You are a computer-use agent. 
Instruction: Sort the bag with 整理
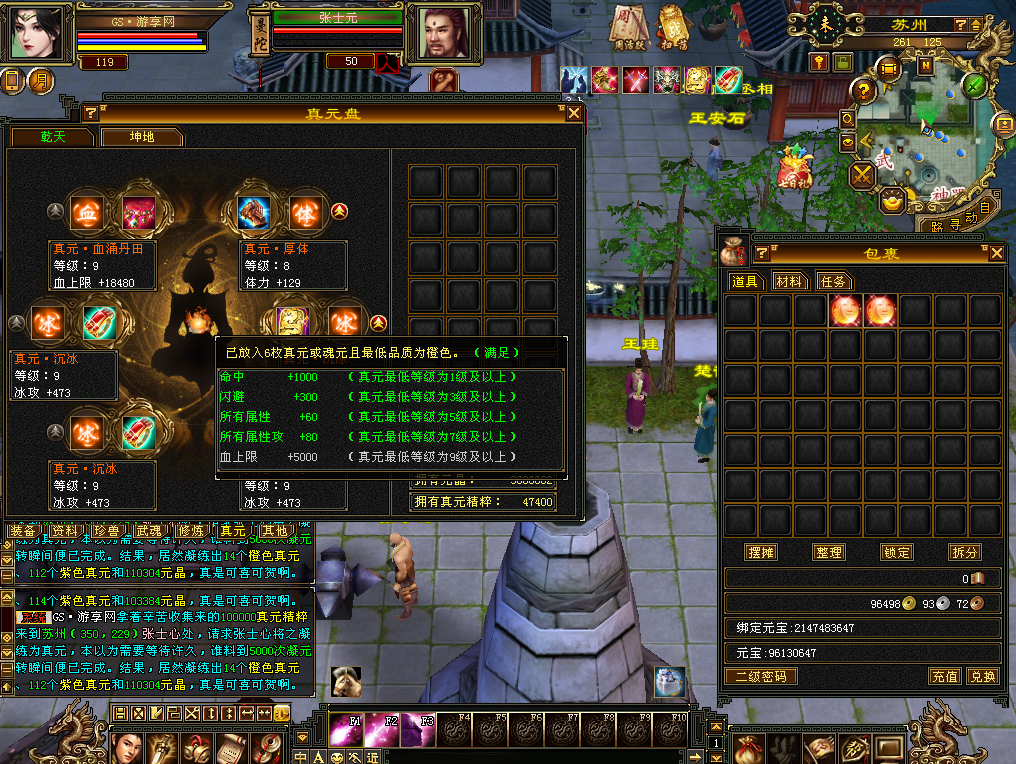(829, 552)
